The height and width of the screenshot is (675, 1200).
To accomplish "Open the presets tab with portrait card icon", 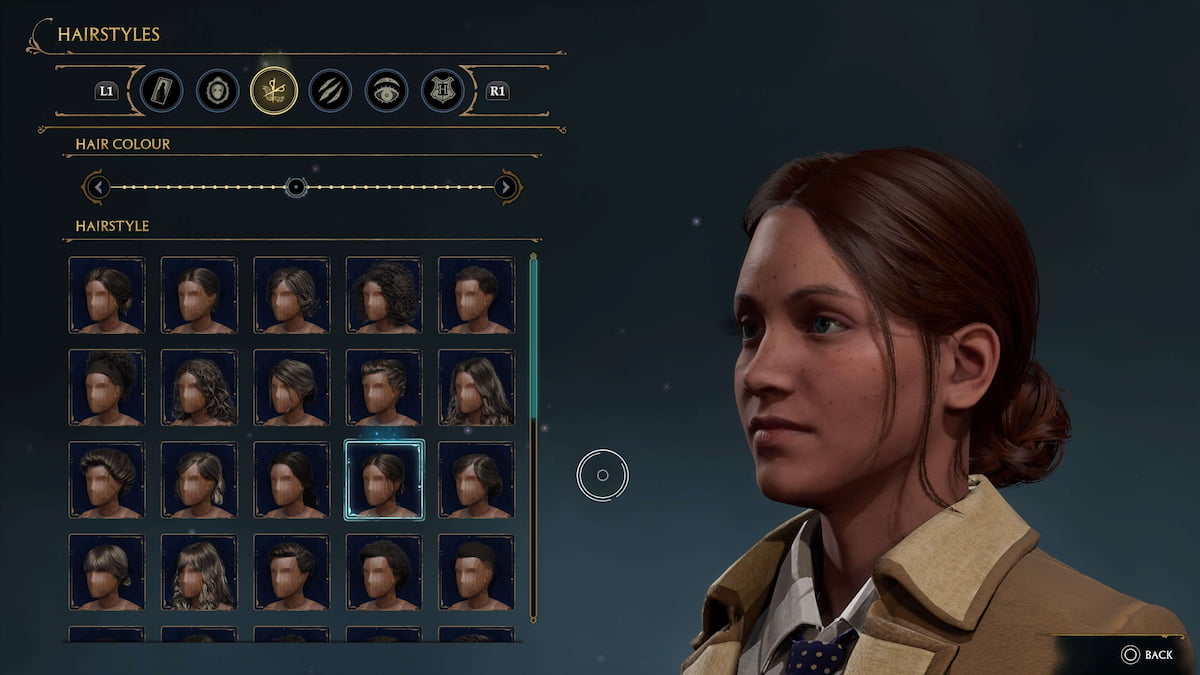I will tap(161, 91).
